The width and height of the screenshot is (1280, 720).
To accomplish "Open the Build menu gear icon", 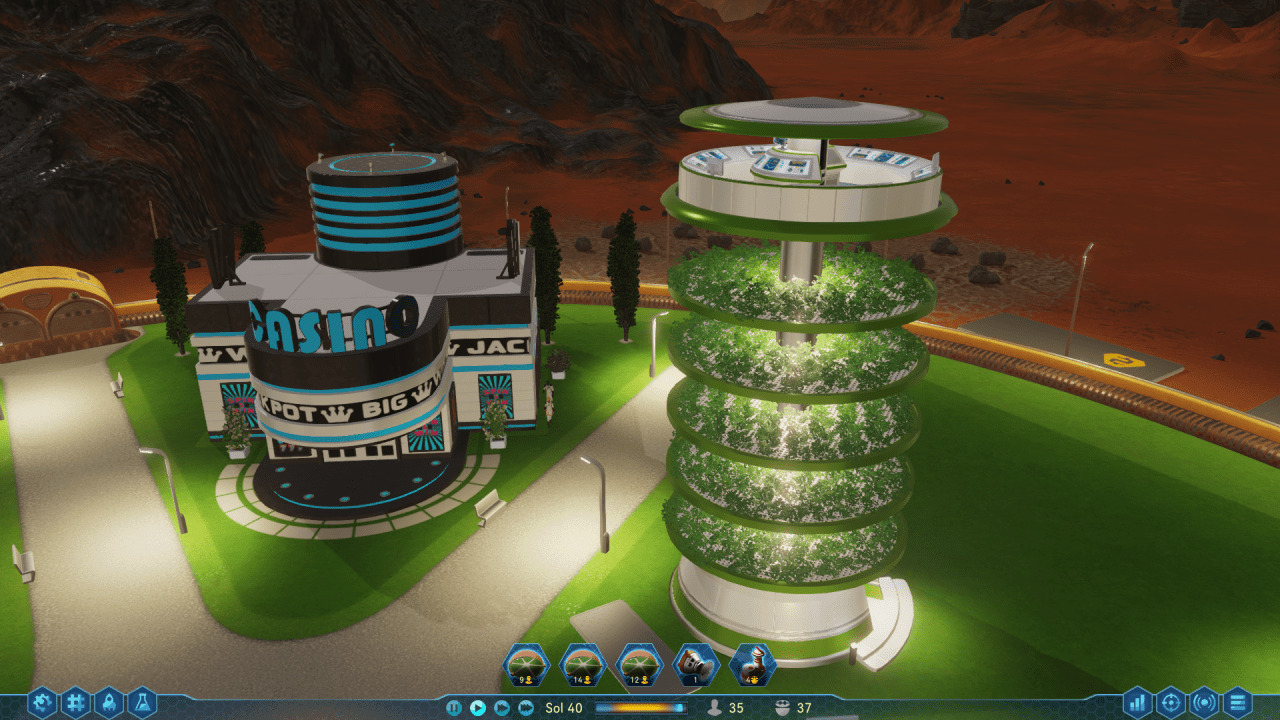I will [43, 700].
